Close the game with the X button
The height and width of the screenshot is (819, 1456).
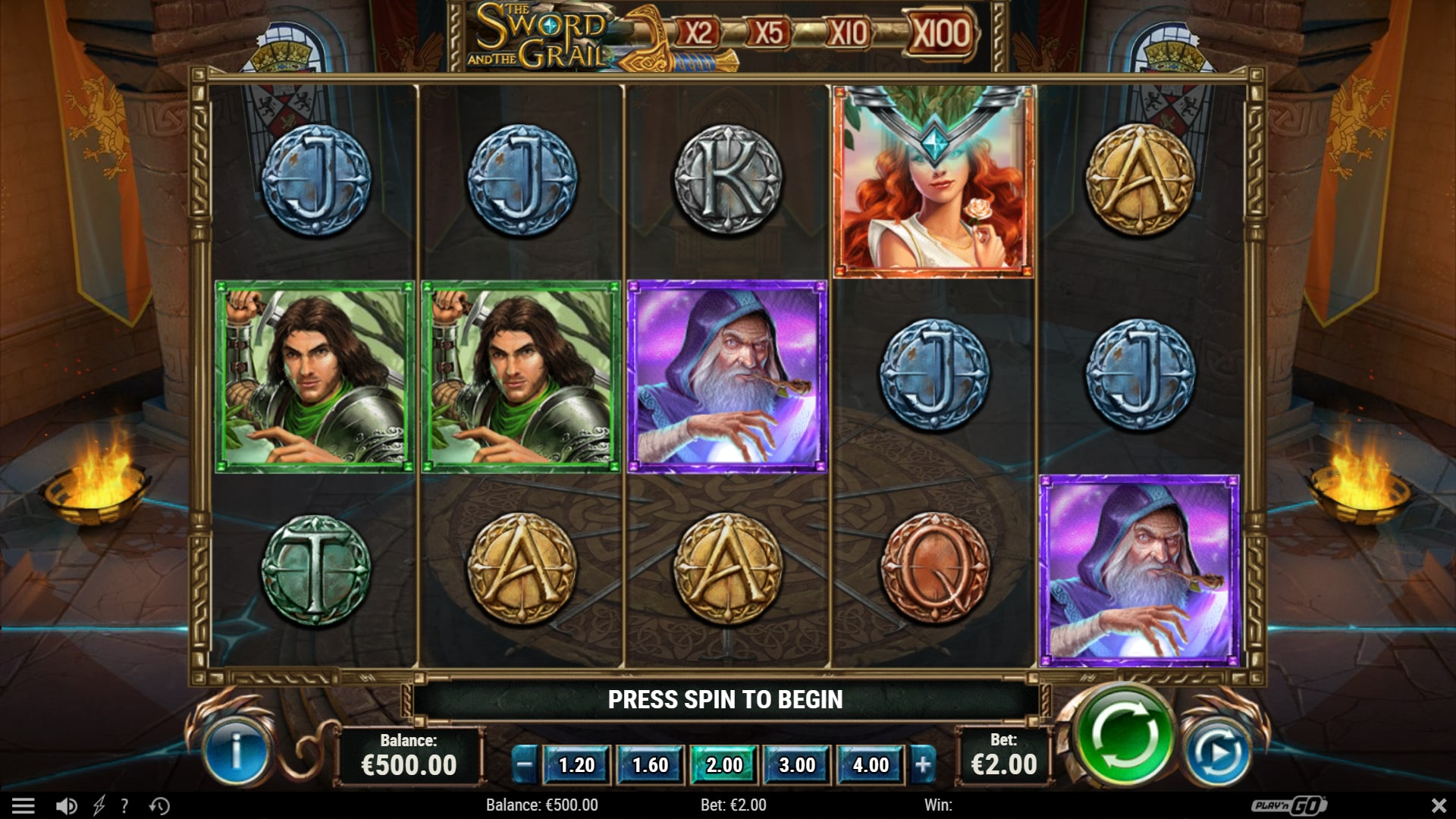(x=1438, y=805)
